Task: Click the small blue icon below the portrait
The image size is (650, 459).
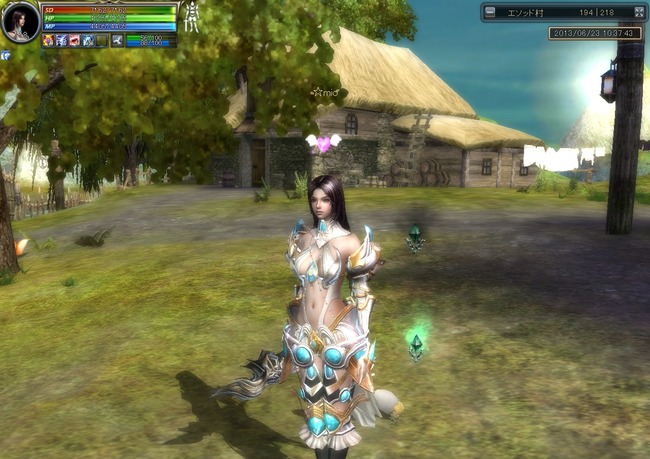Action: tap(6, 56)
